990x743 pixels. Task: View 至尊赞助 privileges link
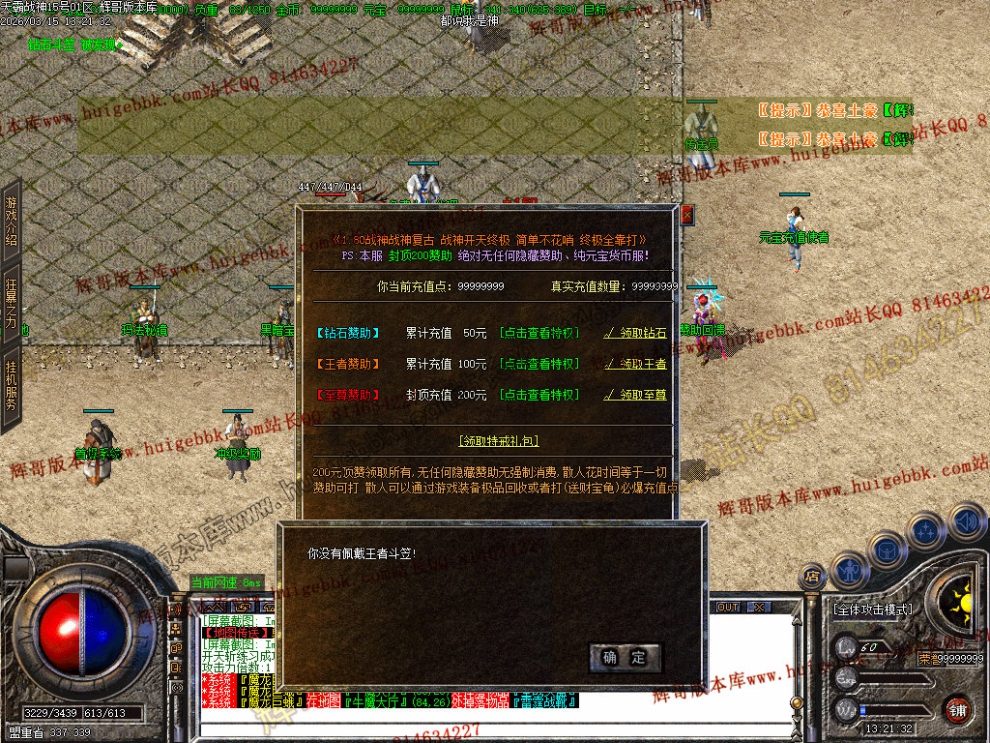click(539, 395)
